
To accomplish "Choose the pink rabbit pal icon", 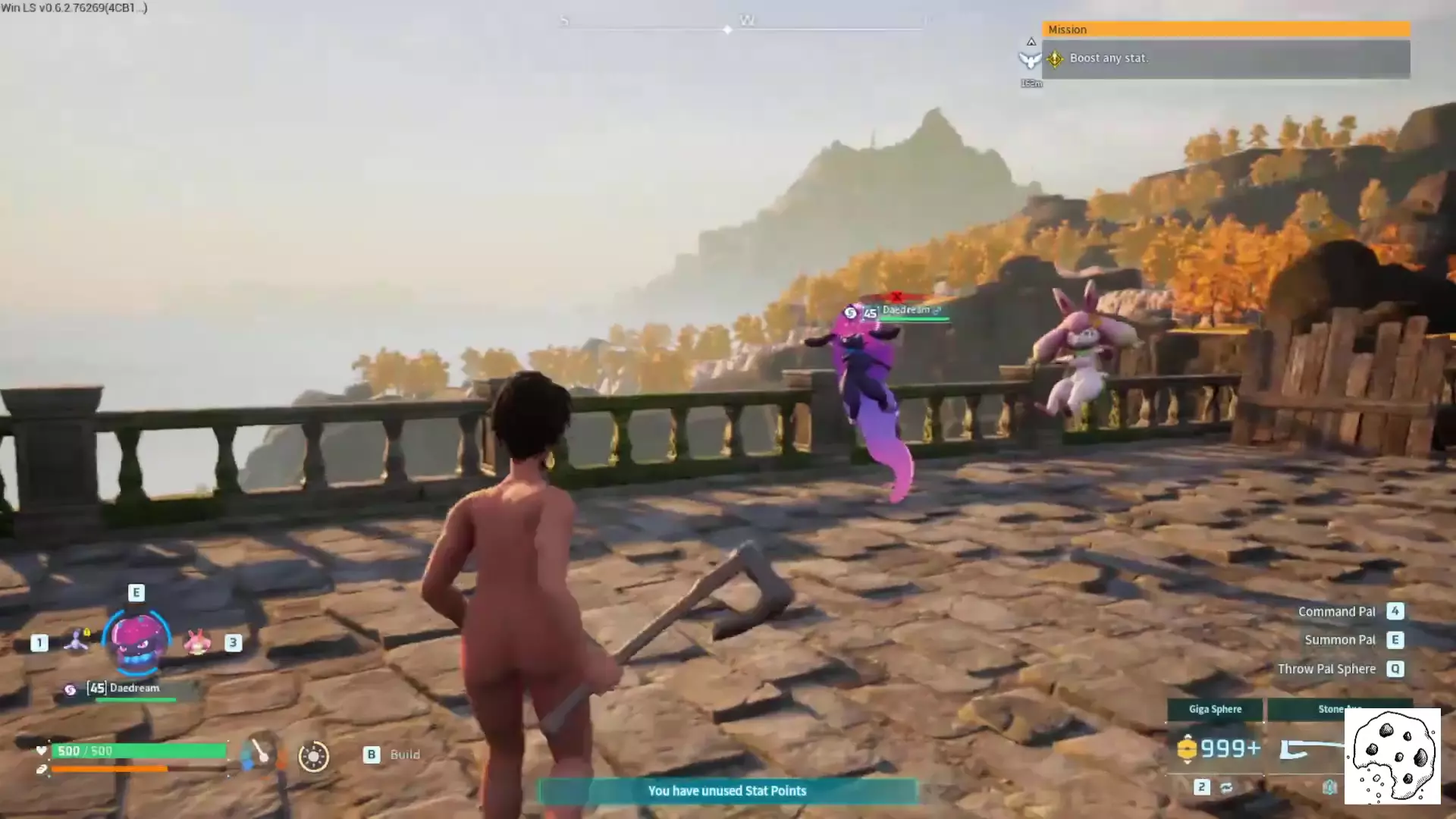I will click(x=197, y=643).
